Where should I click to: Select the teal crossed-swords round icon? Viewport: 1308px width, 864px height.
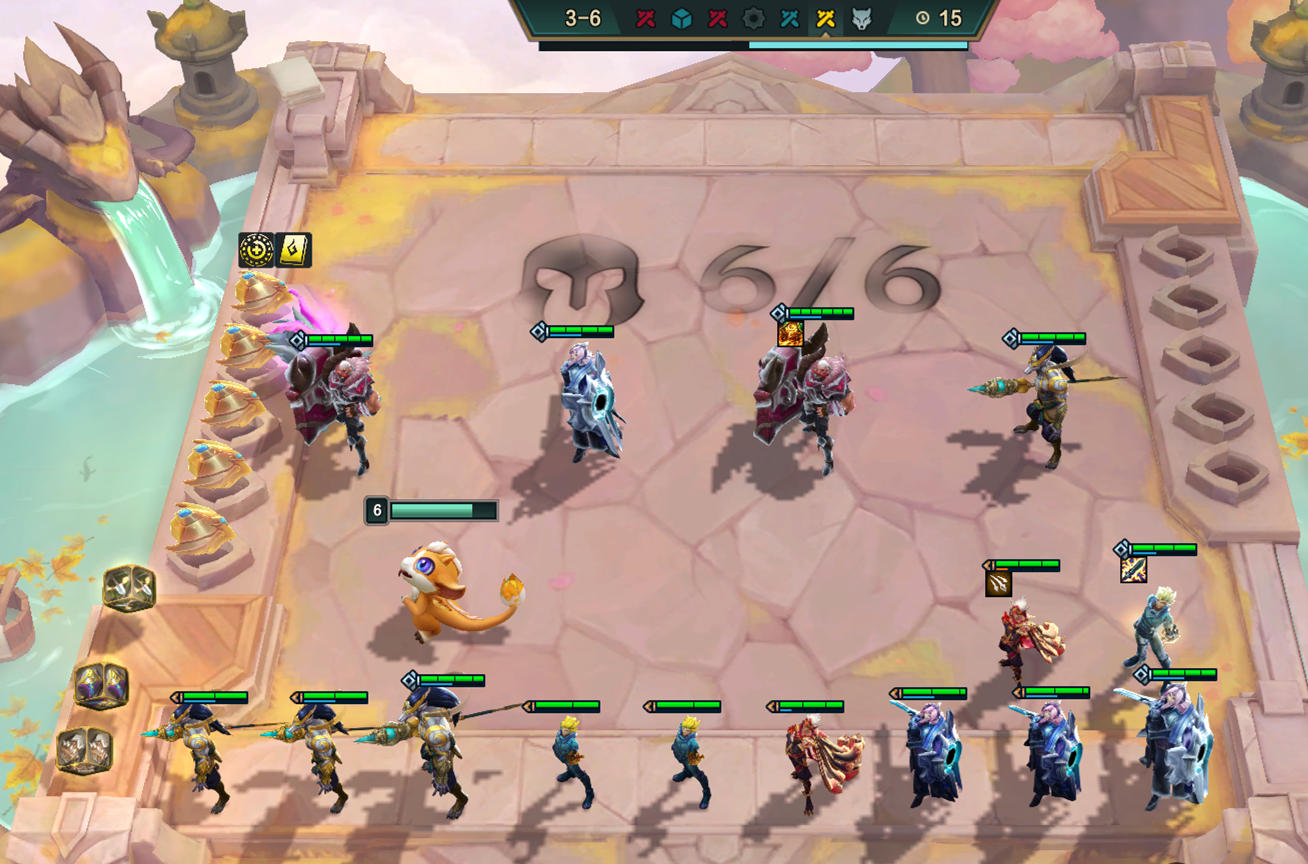[789, 18]
